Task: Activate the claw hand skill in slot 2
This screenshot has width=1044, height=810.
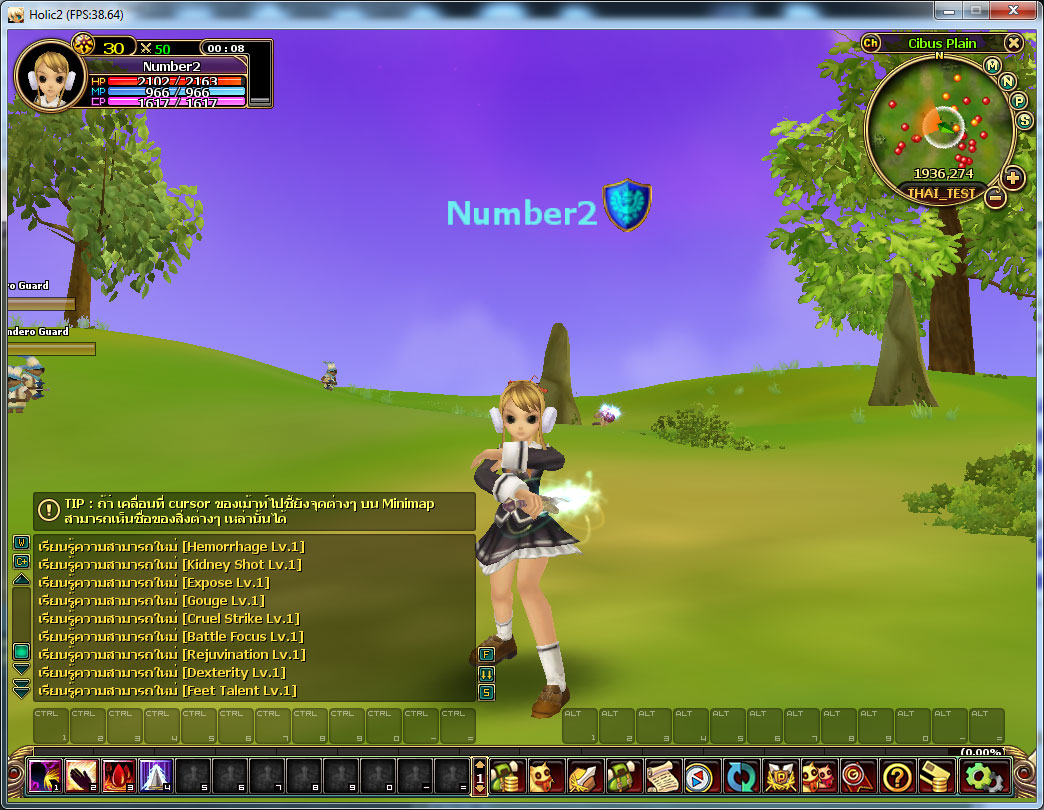Action: [x=82, y=775]
